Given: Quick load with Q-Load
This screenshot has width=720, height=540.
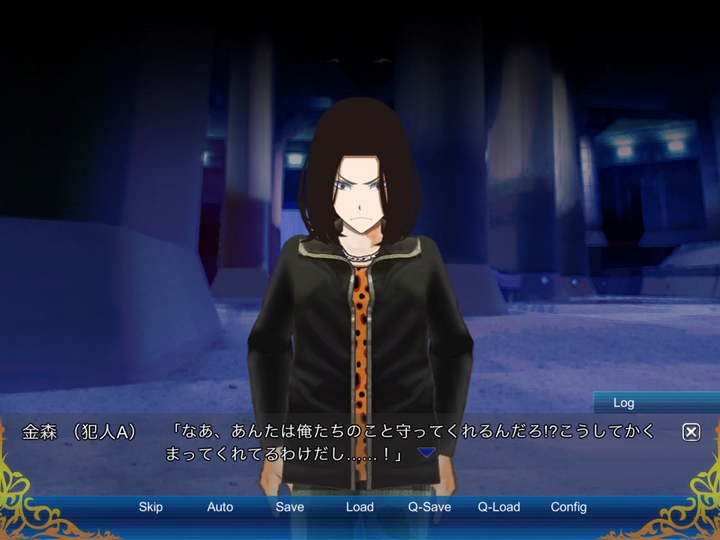Looking at the screenshot, I should 499,507.
